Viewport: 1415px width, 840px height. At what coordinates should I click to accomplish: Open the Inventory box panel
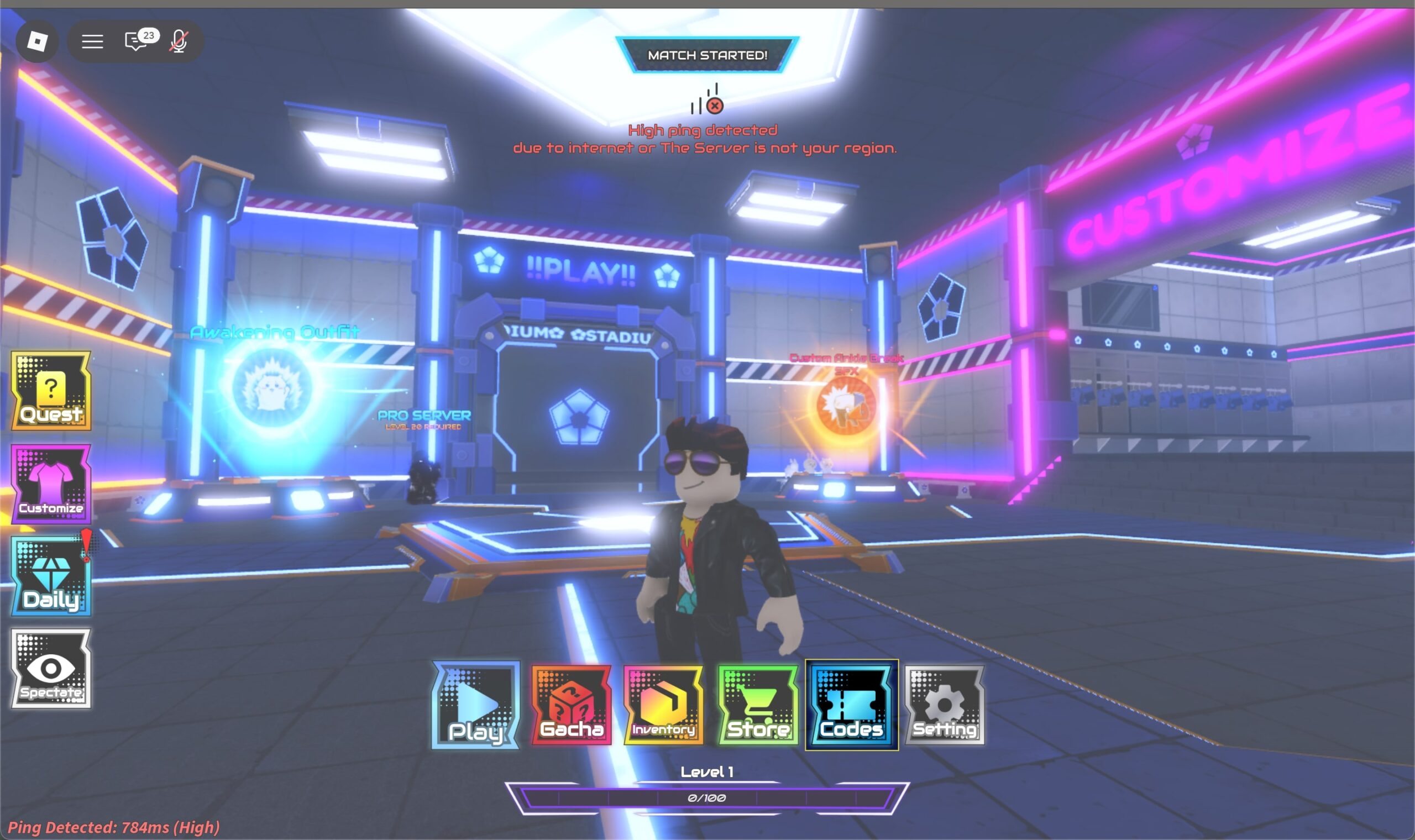(662, 706)
